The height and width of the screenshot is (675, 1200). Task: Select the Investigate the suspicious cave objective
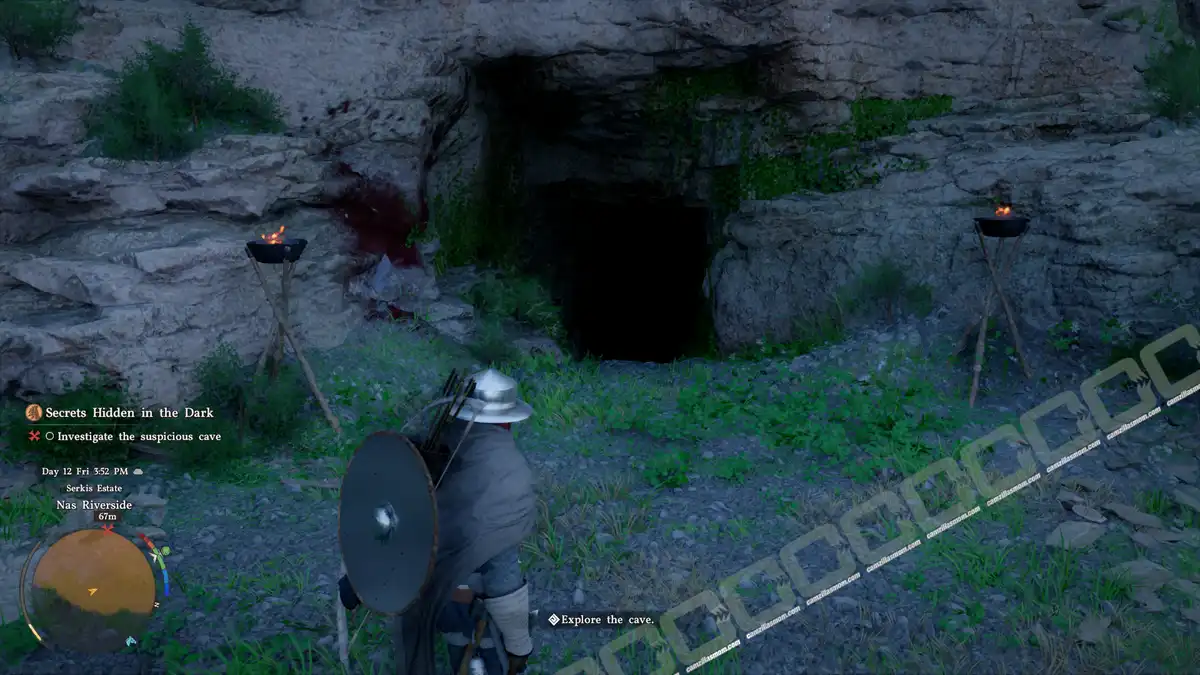(x=138, y=436)
